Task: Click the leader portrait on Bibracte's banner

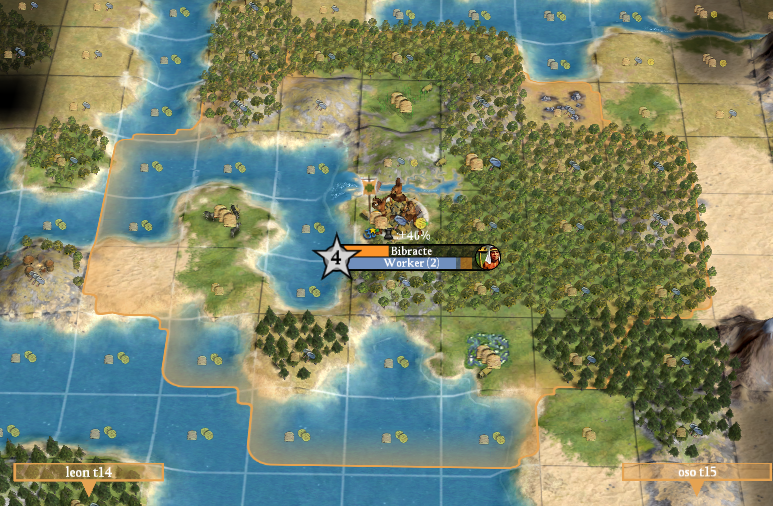Action: 489,257
